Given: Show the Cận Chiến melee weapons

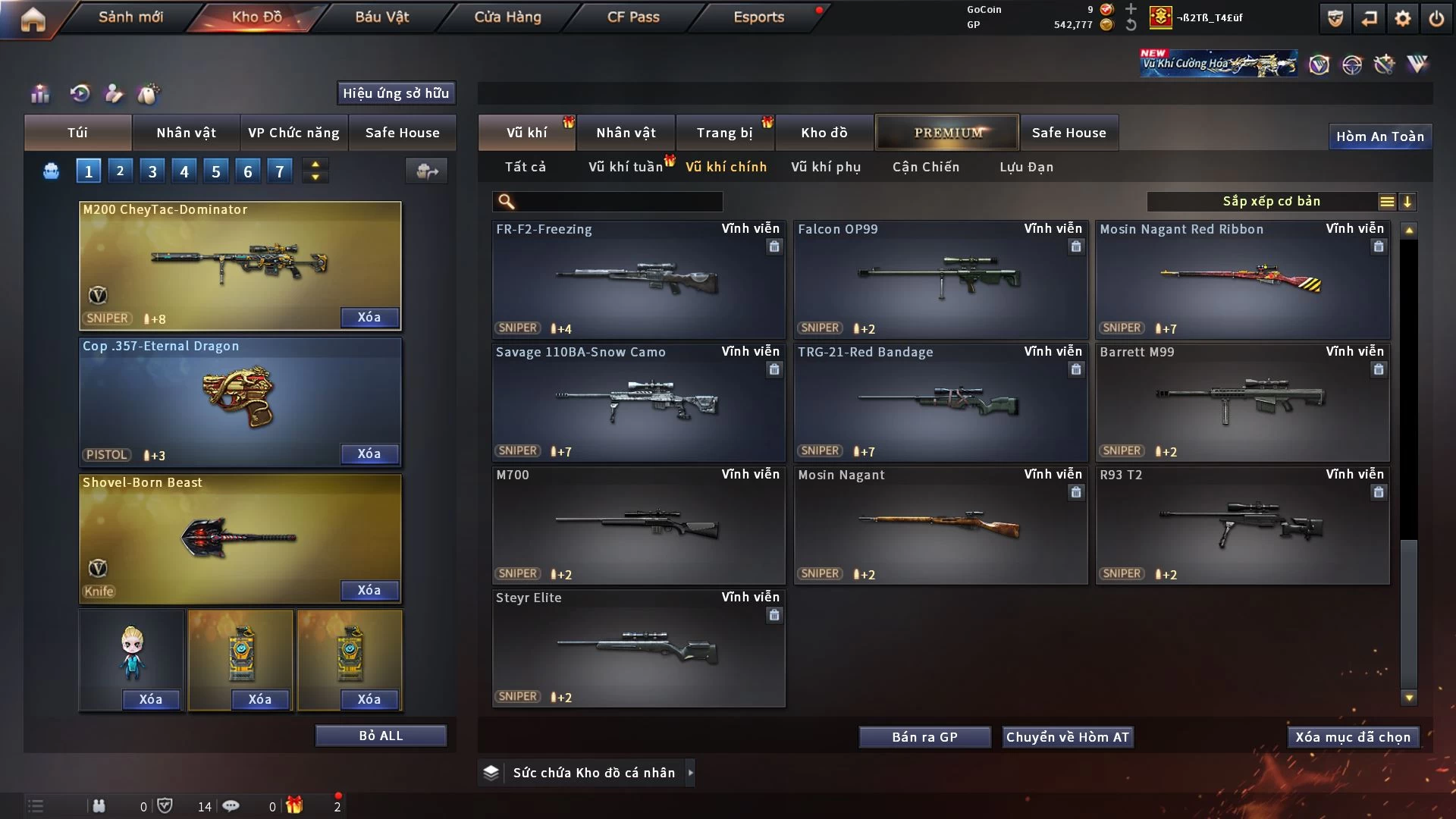Looking at the screenshot, I should click(926, 167).
